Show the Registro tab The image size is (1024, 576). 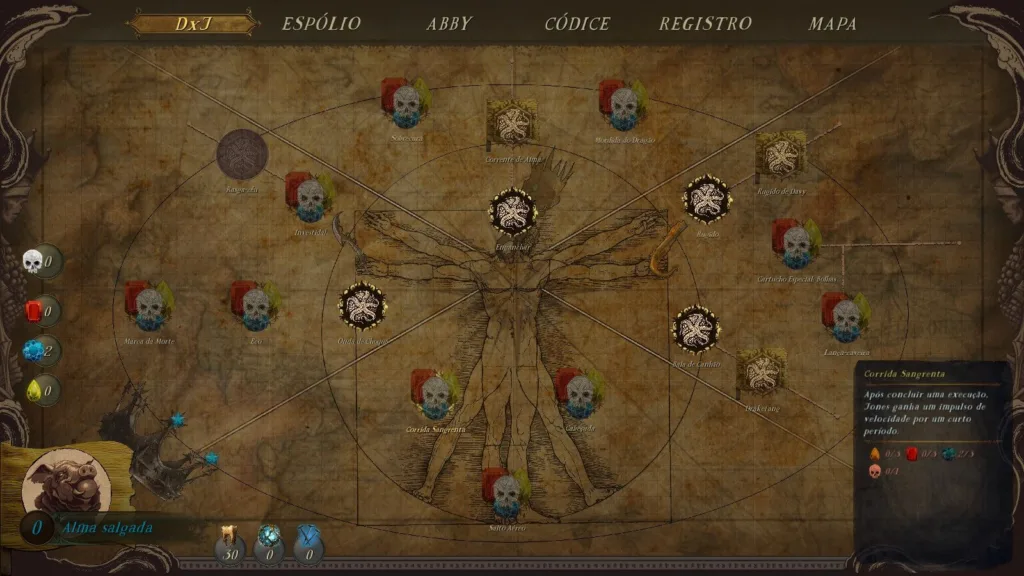click(x=705, y=24)
